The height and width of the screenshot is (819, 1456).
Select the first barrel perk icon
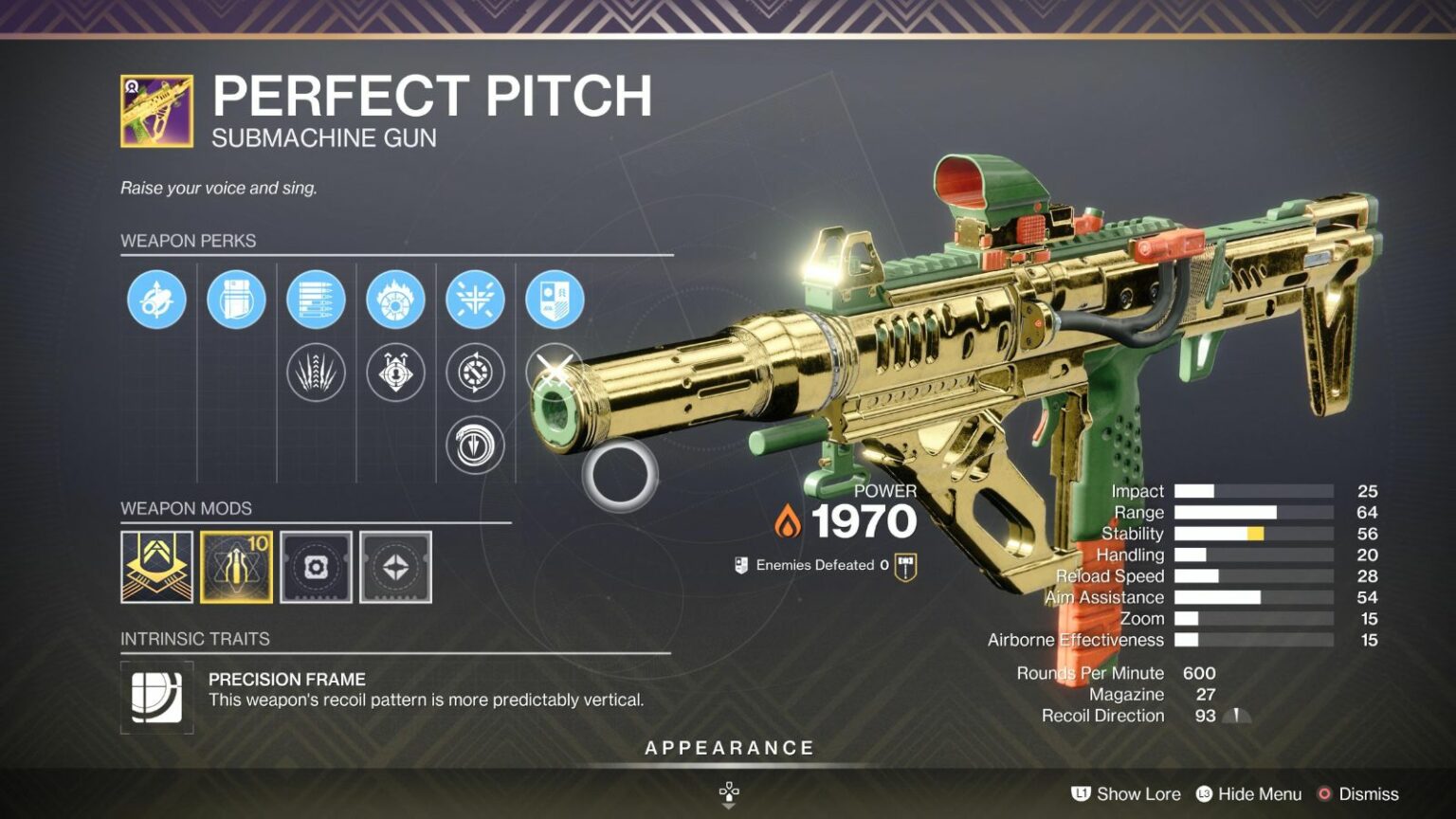[x=155, y=297]
